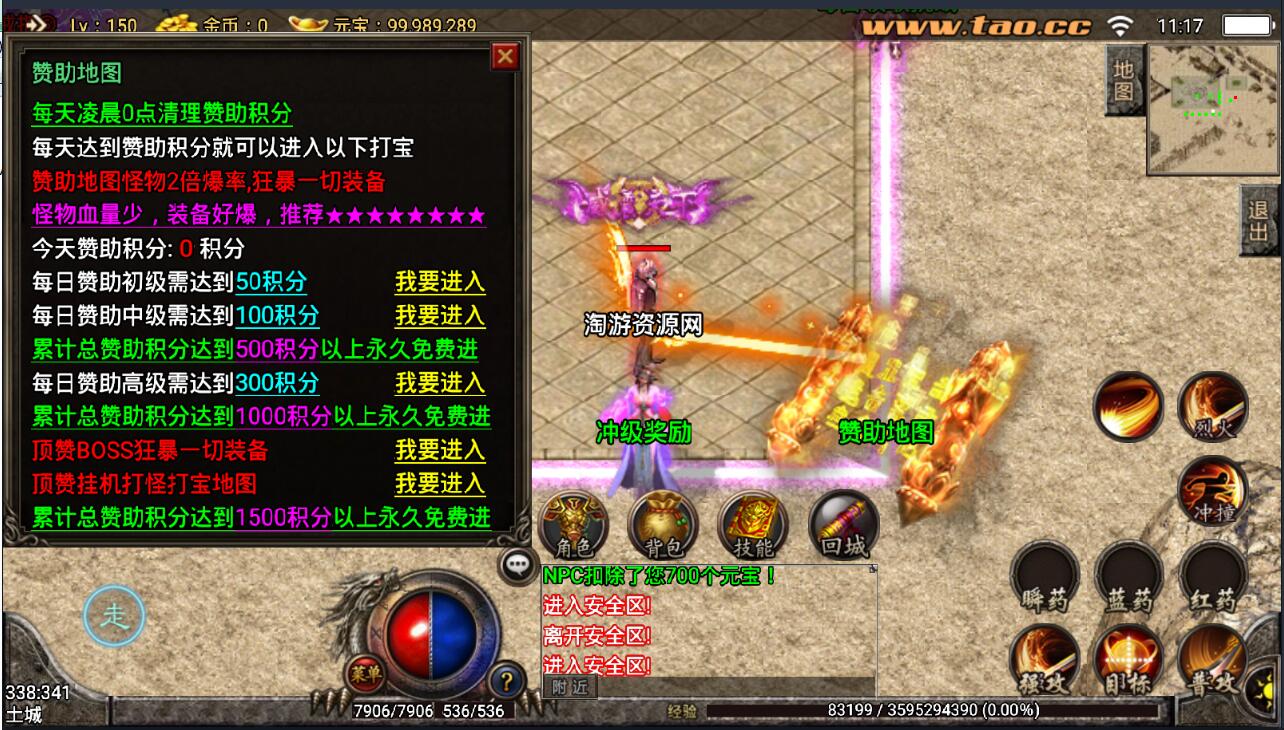Viewport: 1284px width, 730px height.
Task: Open the 背包 bag inventory
Action: (663, 525)
